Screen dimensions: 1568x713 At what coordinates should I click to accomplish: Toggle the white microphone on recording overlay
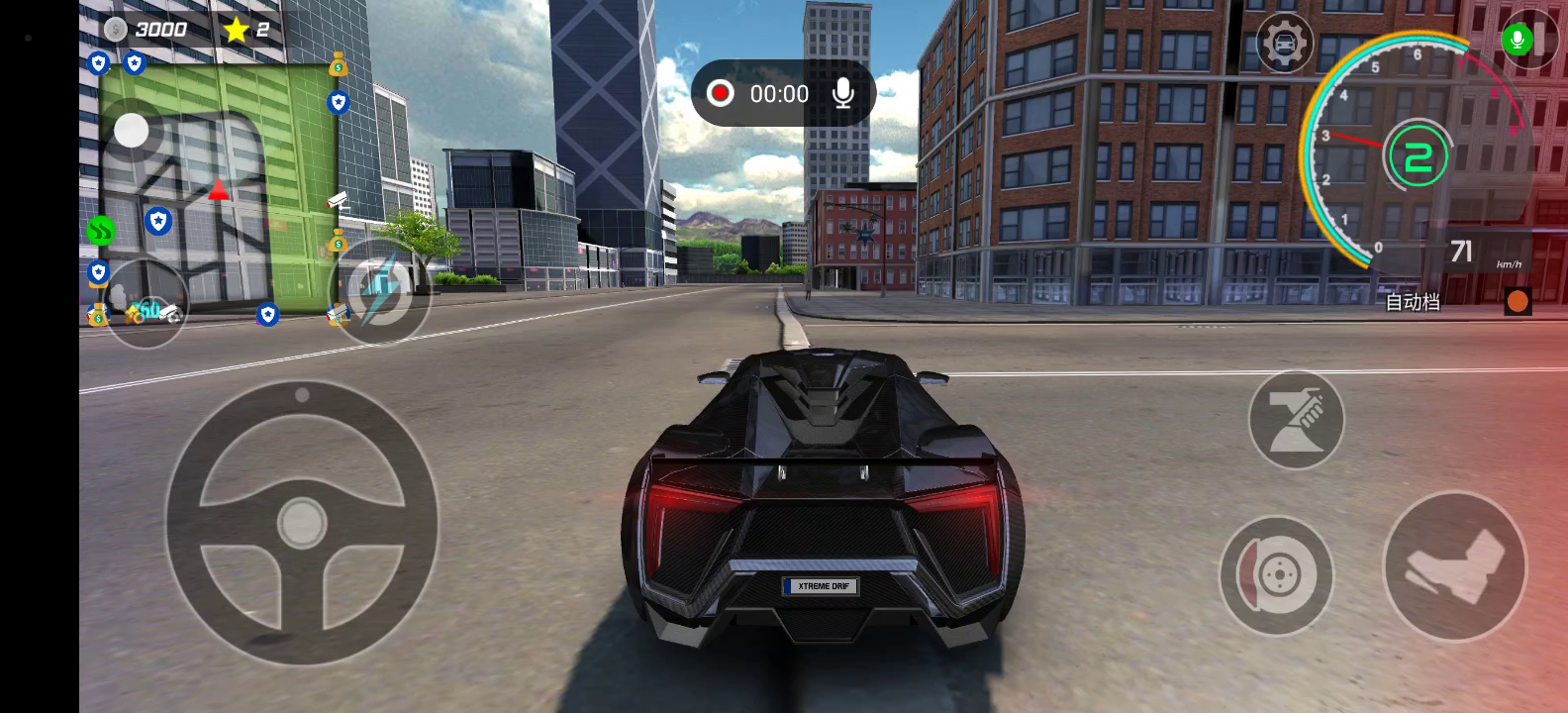point(843,94)
